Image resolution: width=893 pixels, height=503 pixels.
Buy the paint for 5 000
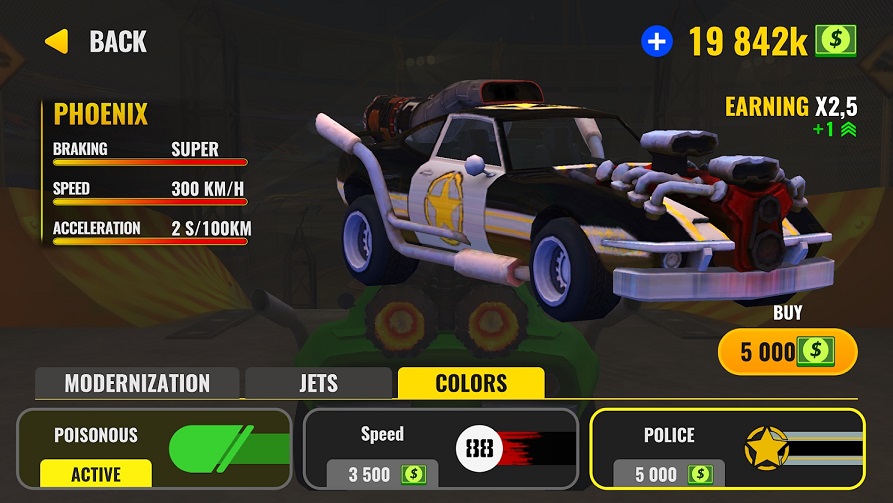coord(787,351)
